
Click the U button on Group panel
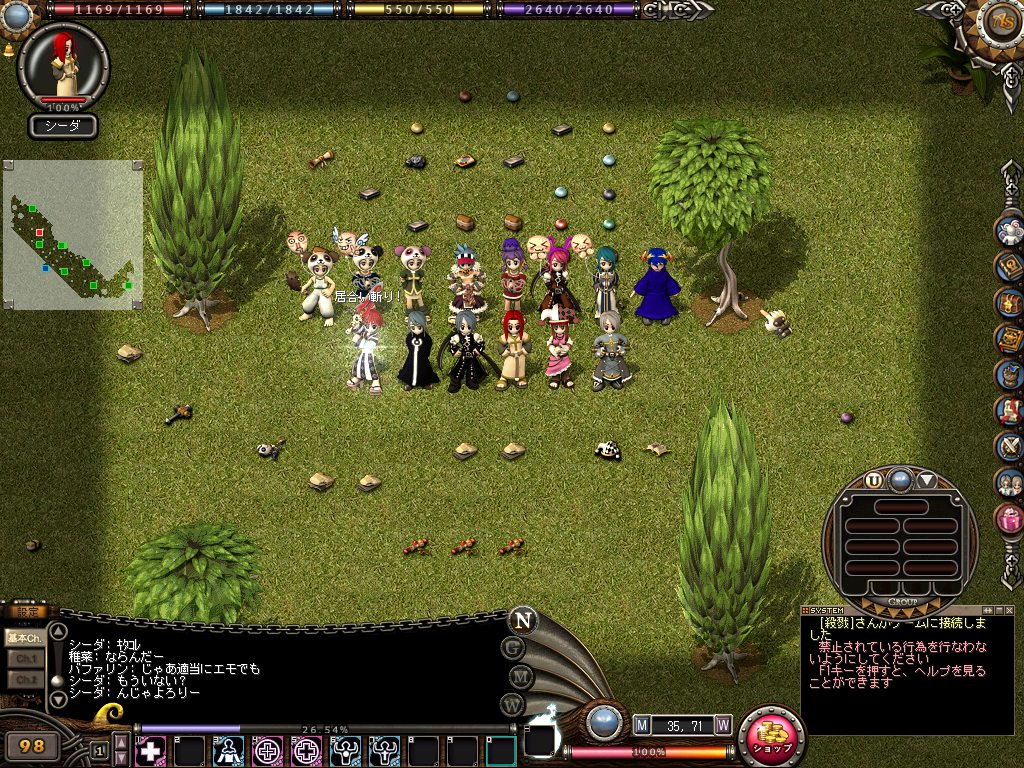click(874, 480)
